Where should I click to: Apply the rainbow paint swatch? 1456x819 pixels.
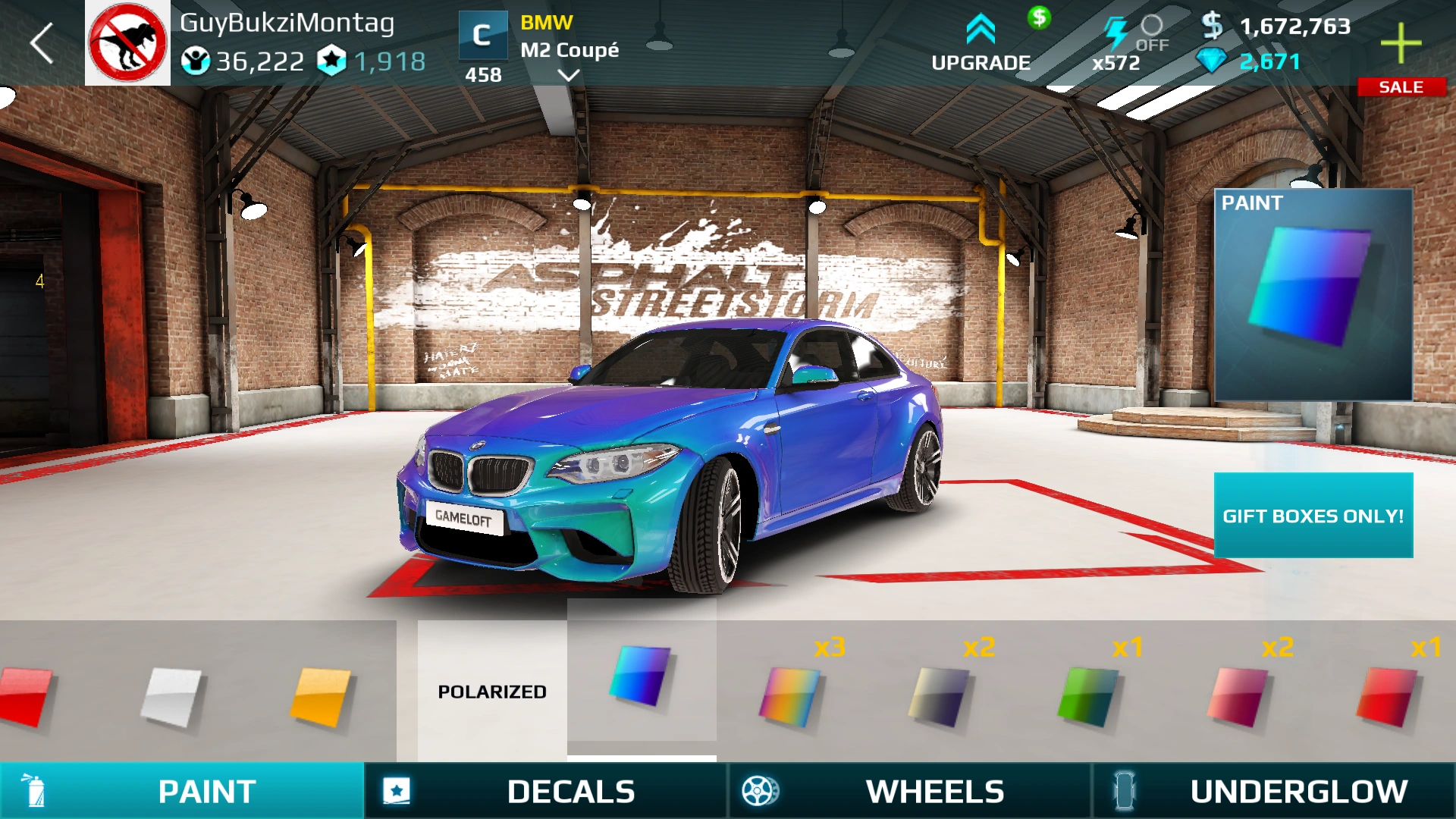(789, 695)
